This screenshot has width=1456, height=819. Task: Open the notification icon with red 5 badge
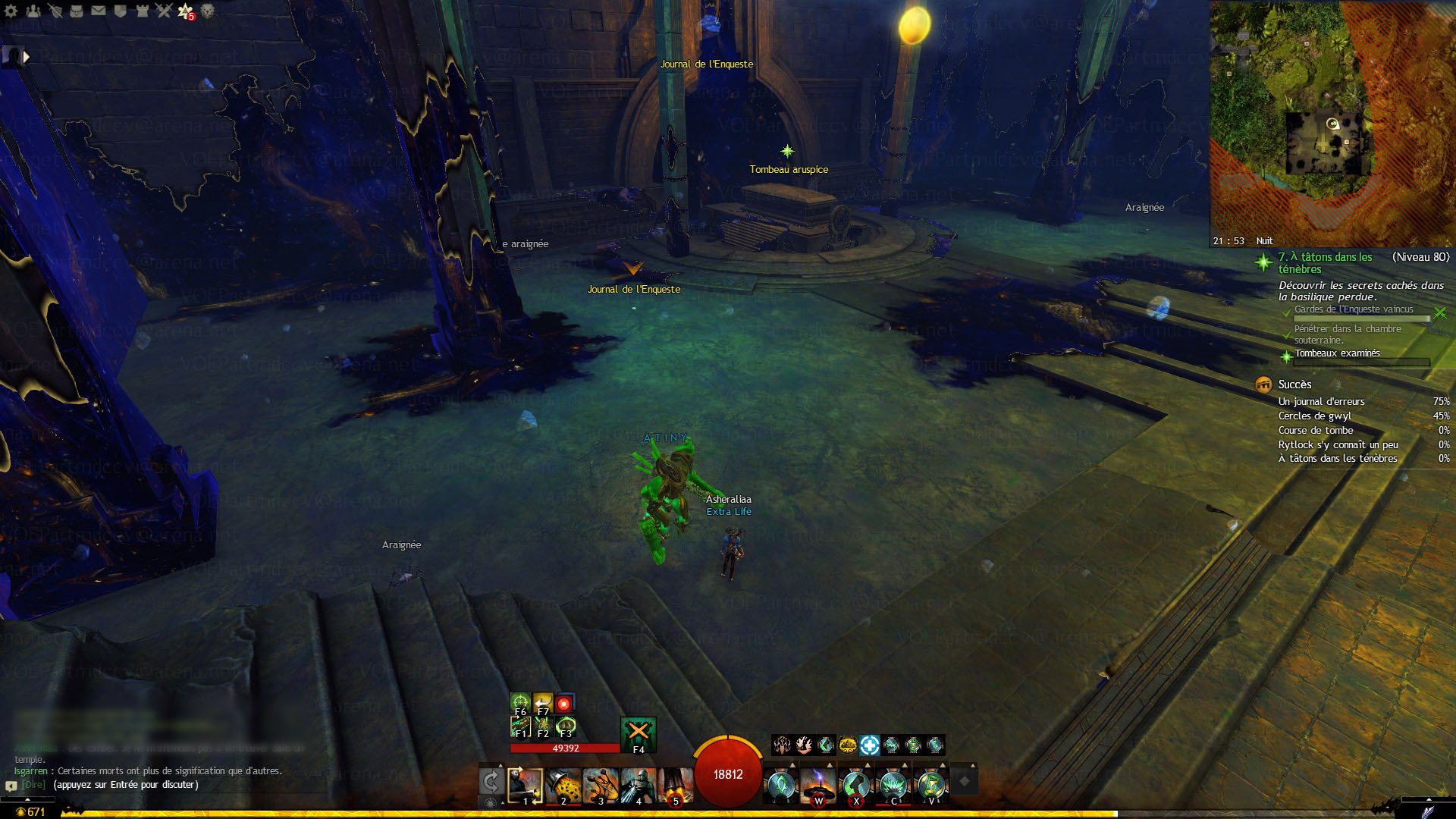coord(186,11)
